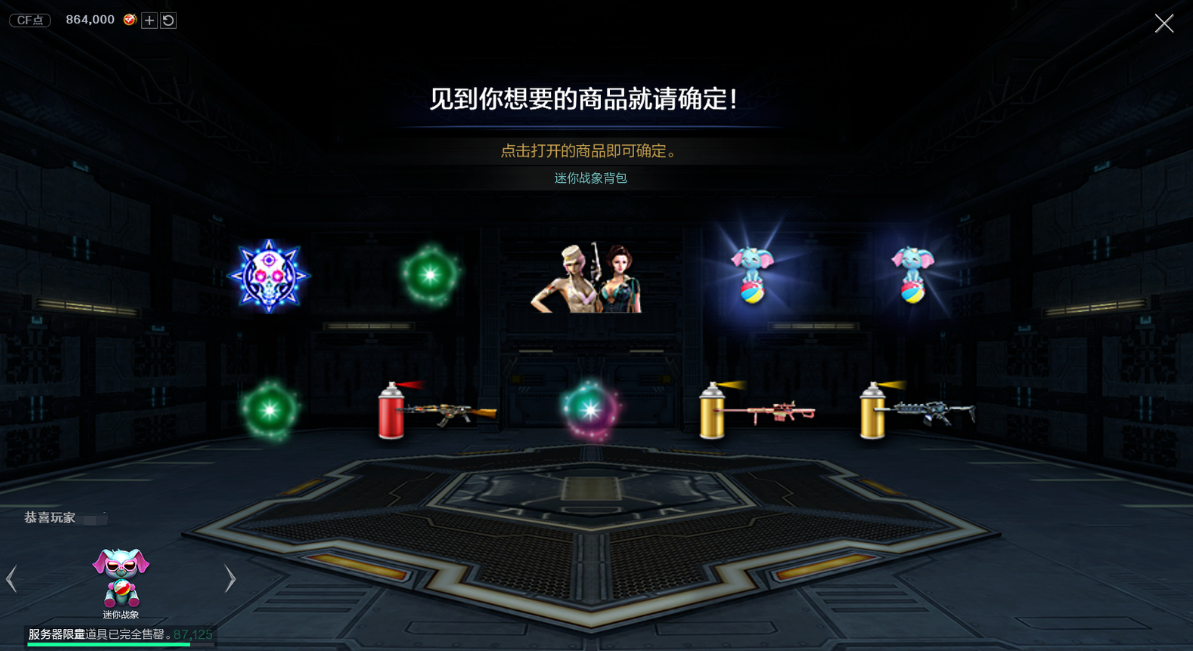Select the pink and teal glowing orb
Screen dimensions: 1193x651
590,410
